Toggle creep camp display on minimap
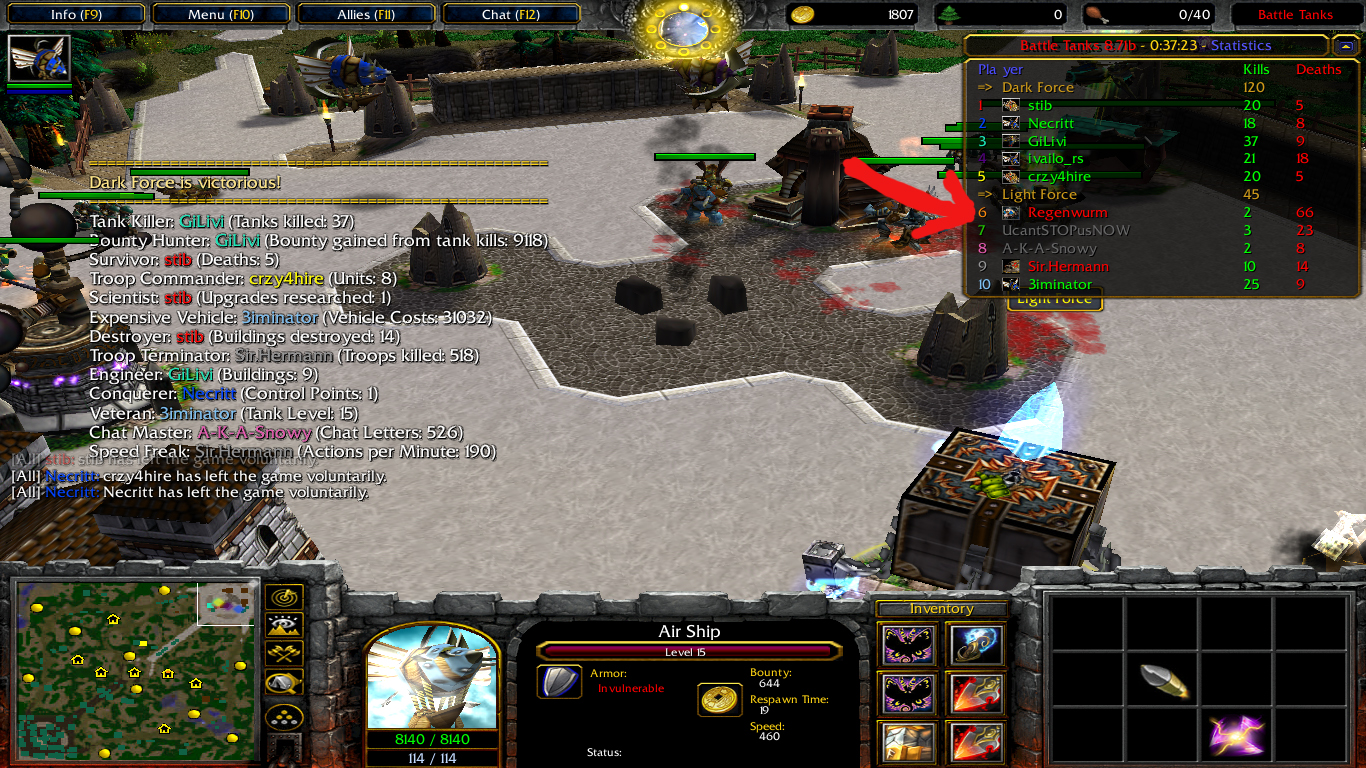 click(284, 685)
